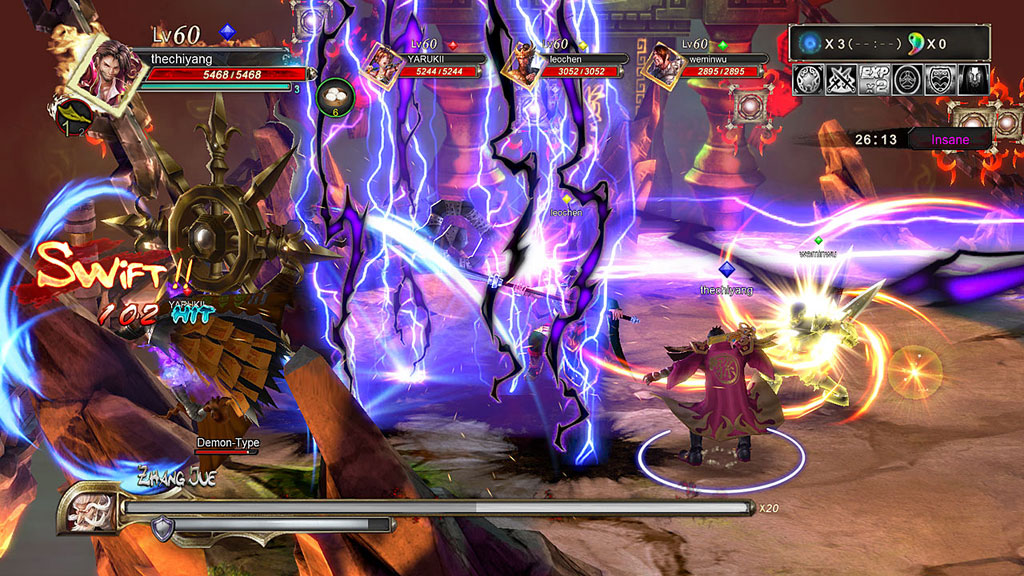Click the ornate round shield buff icon

coord(809,80)
